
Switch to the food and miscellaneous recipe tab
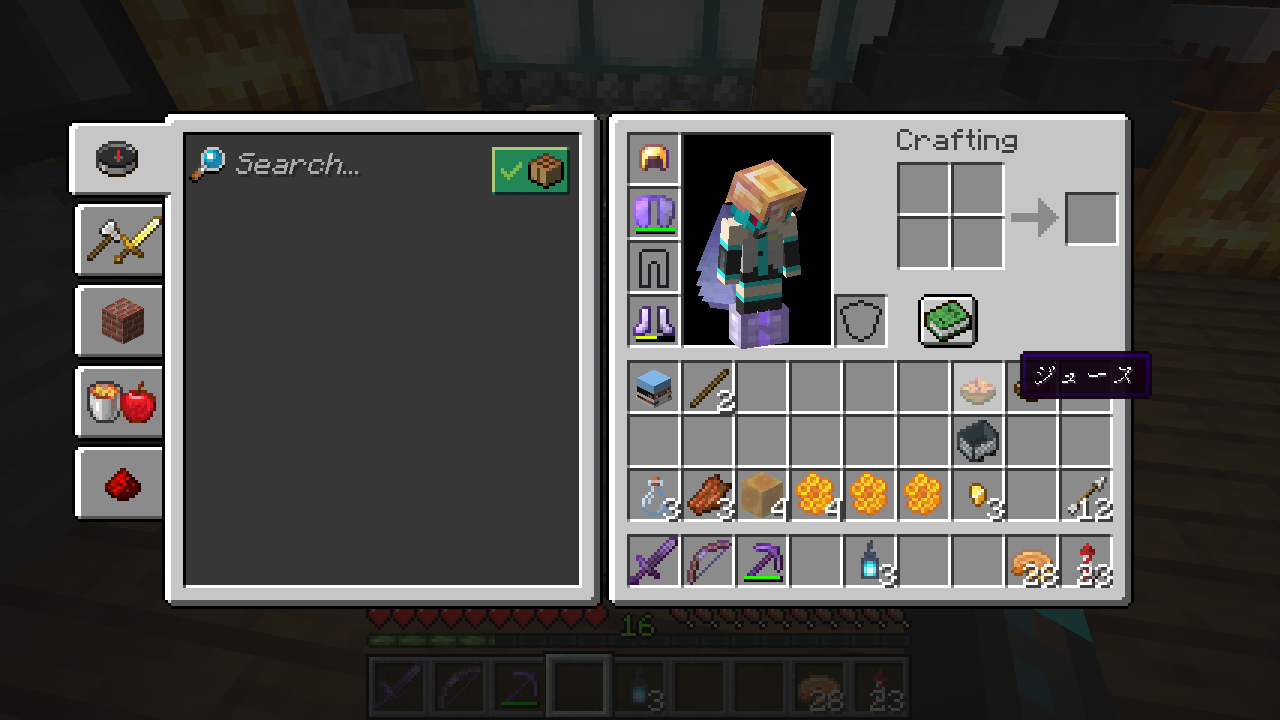click(121, 402)
